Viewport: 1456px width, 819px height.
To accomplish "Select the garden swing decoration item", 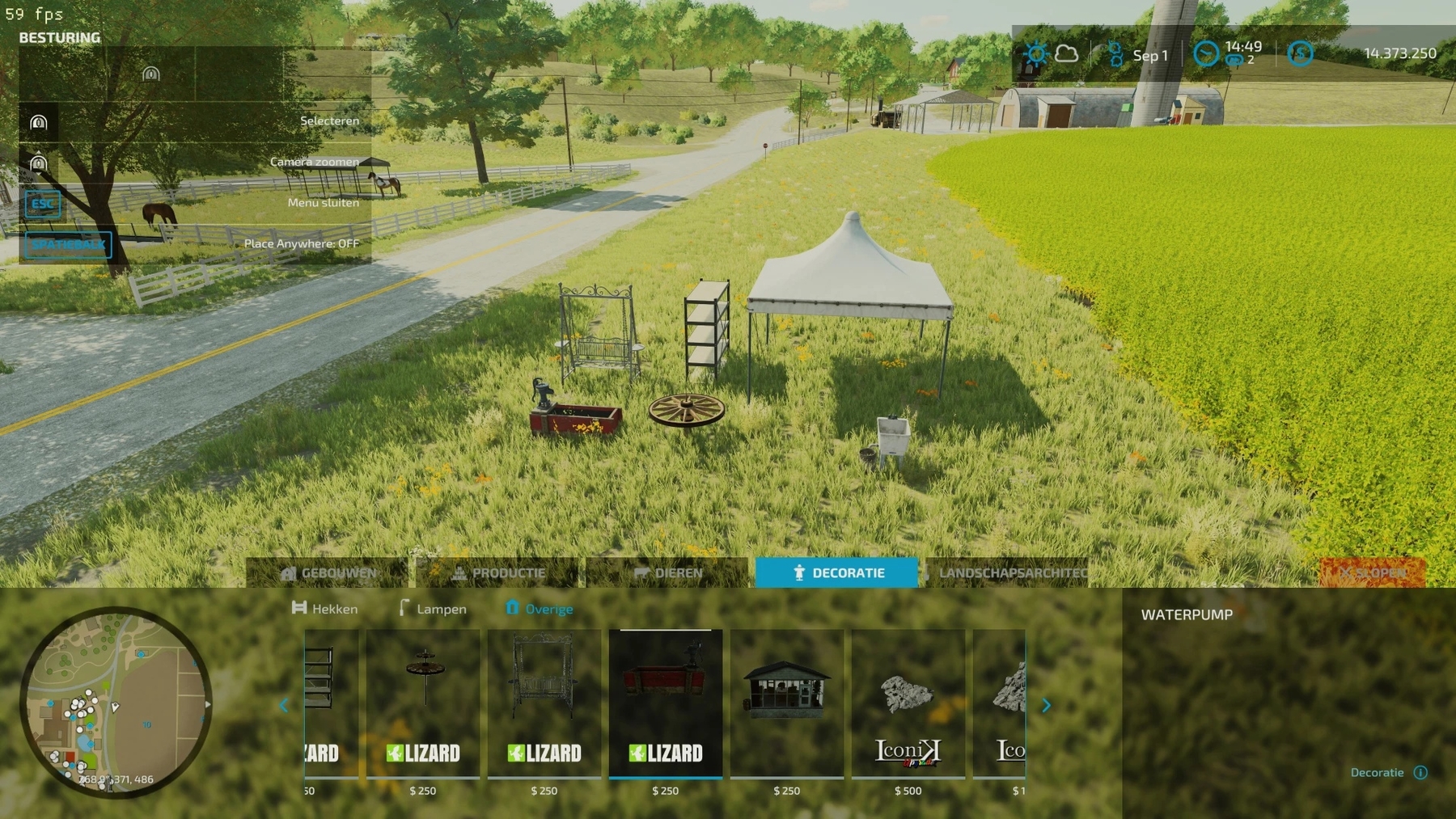I will coord(544,703).
